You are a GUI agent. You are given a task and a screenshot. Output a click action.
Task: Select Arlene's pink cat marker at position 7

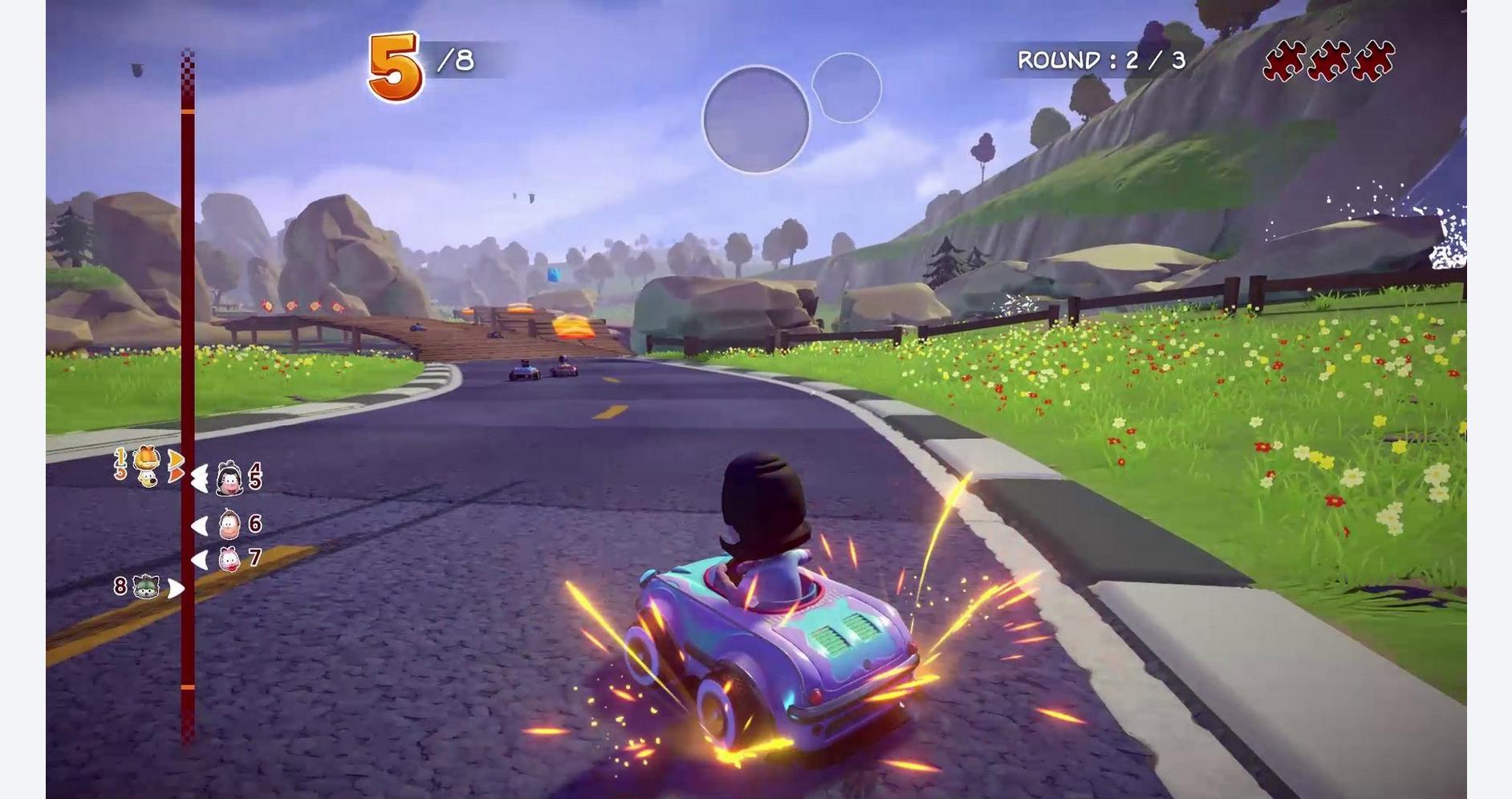(230, 558)
